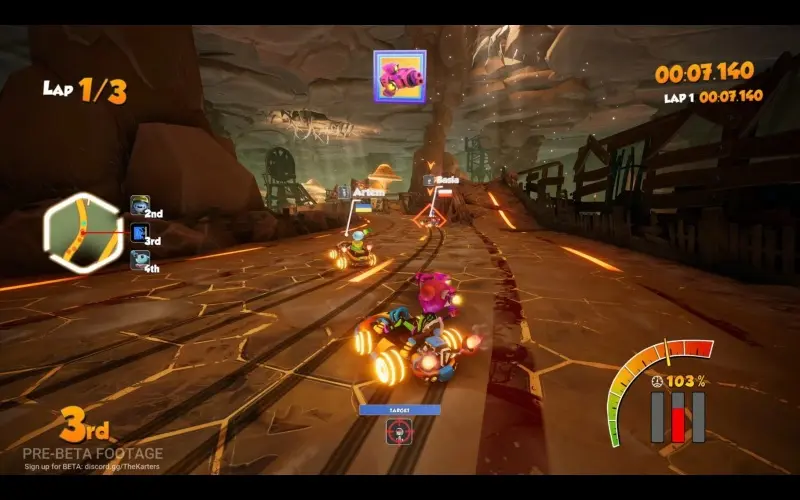This screenshot has height=500, width=800.
Task: Click the red crosshair target icon
Action: tap(400, 431)
